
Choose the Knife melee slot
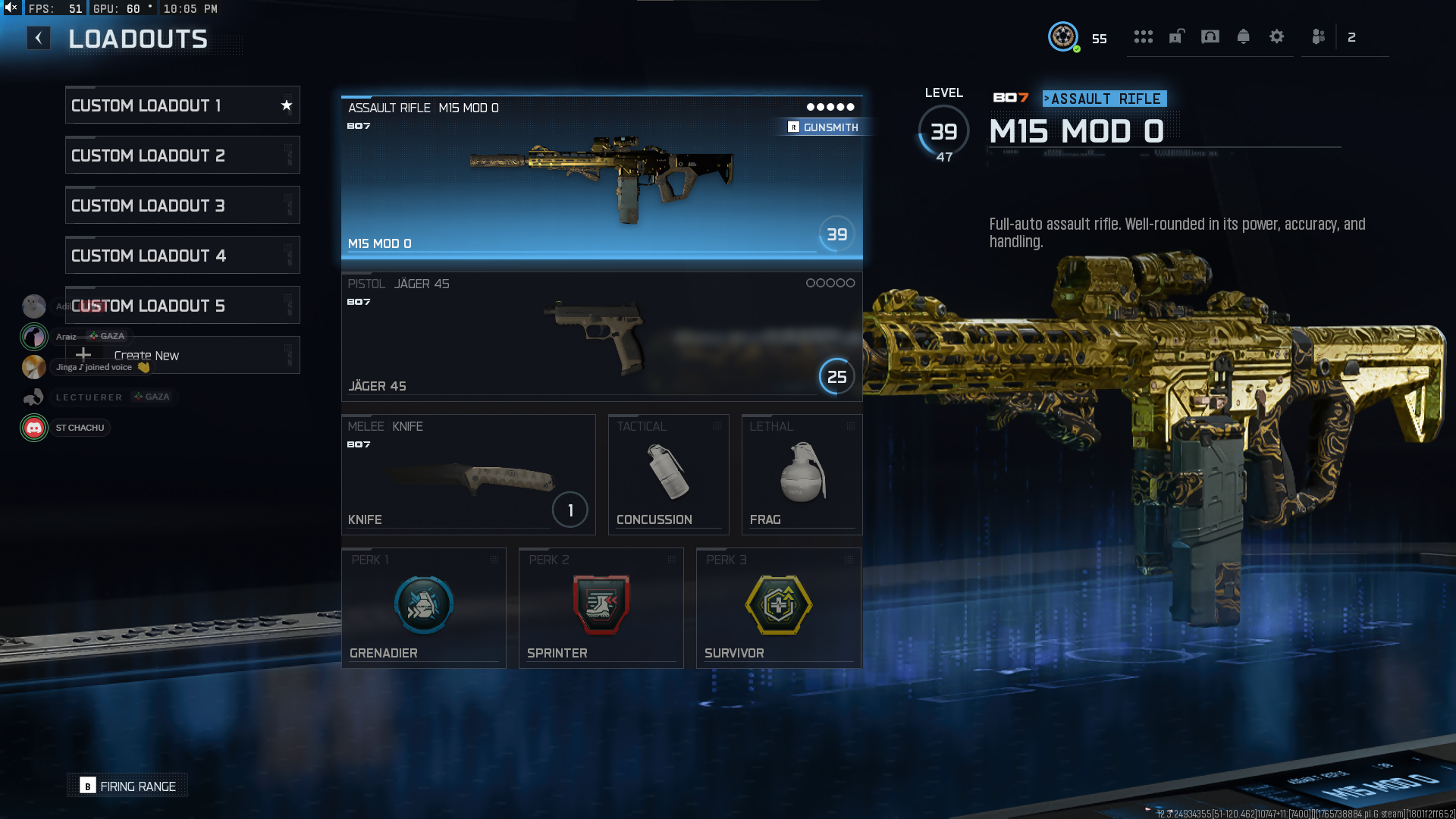(468, 475)
